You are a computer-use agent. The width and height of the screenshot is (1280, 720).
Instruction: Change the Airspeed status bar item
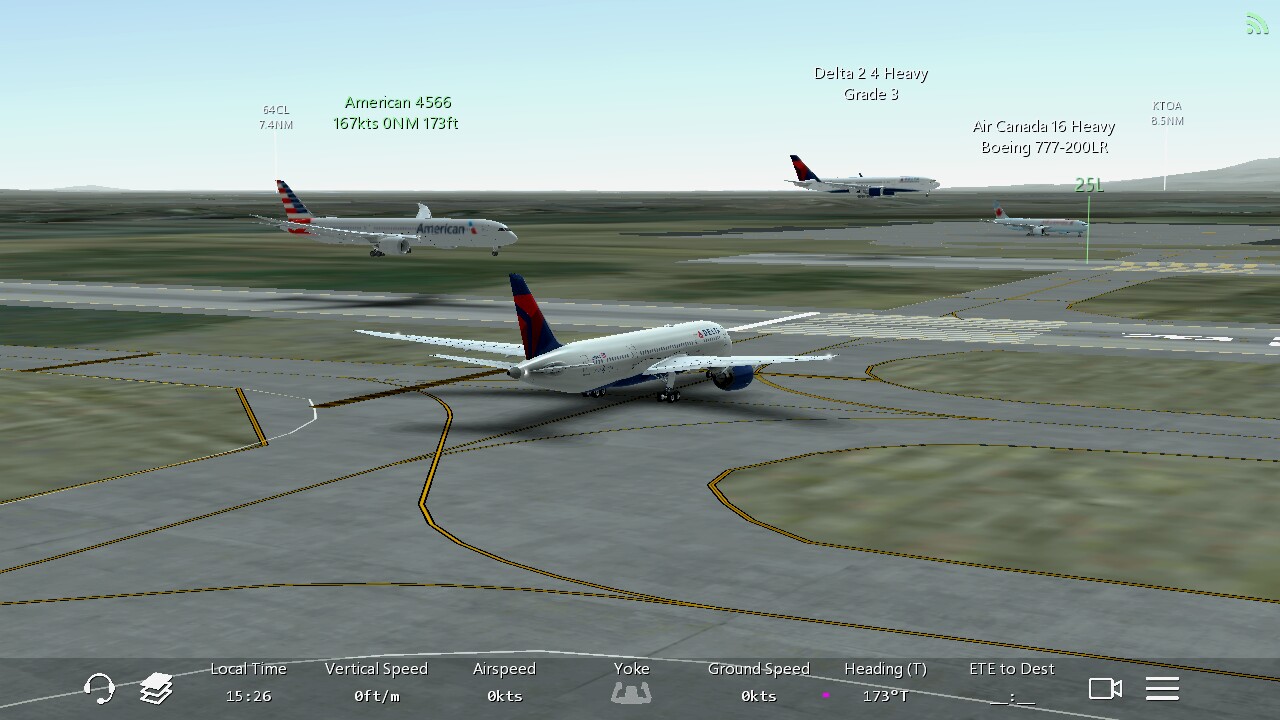(x=504, y=683)
